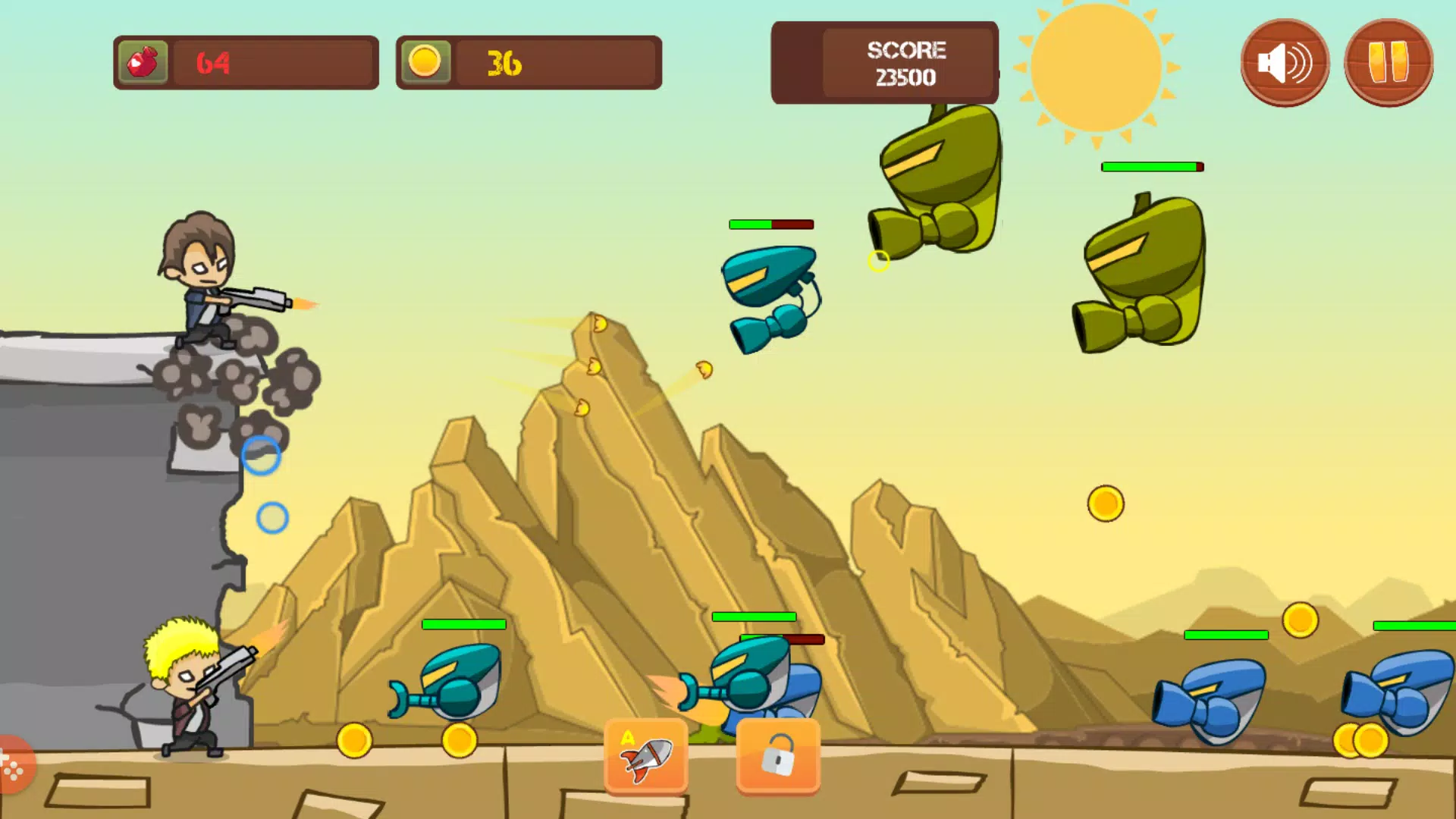Collect the large floating gold coin
1456x819 pixels.
pyautogui.click(x=1104, y=504)
